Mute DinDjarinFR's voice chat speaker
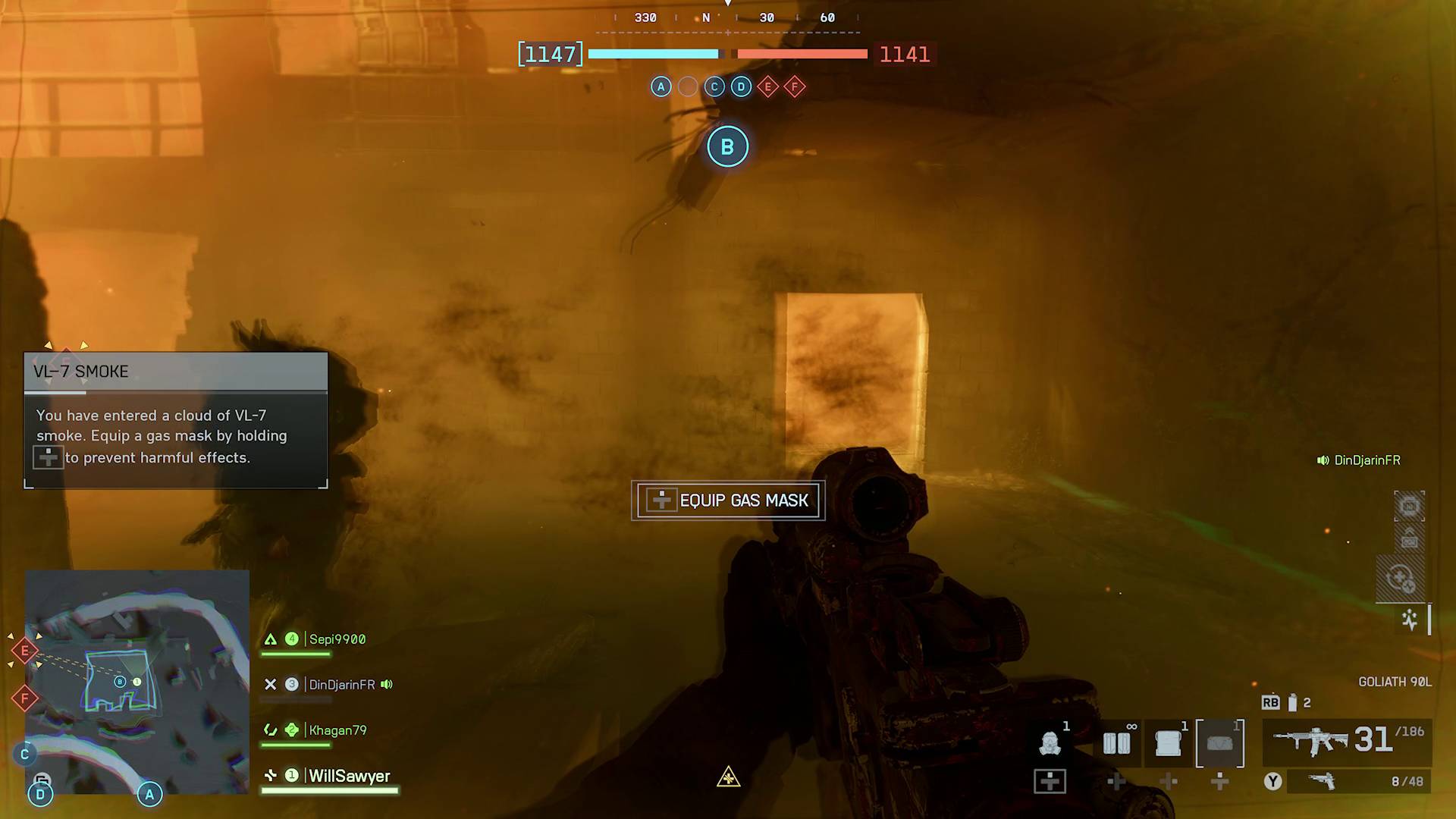 (387, 684)
